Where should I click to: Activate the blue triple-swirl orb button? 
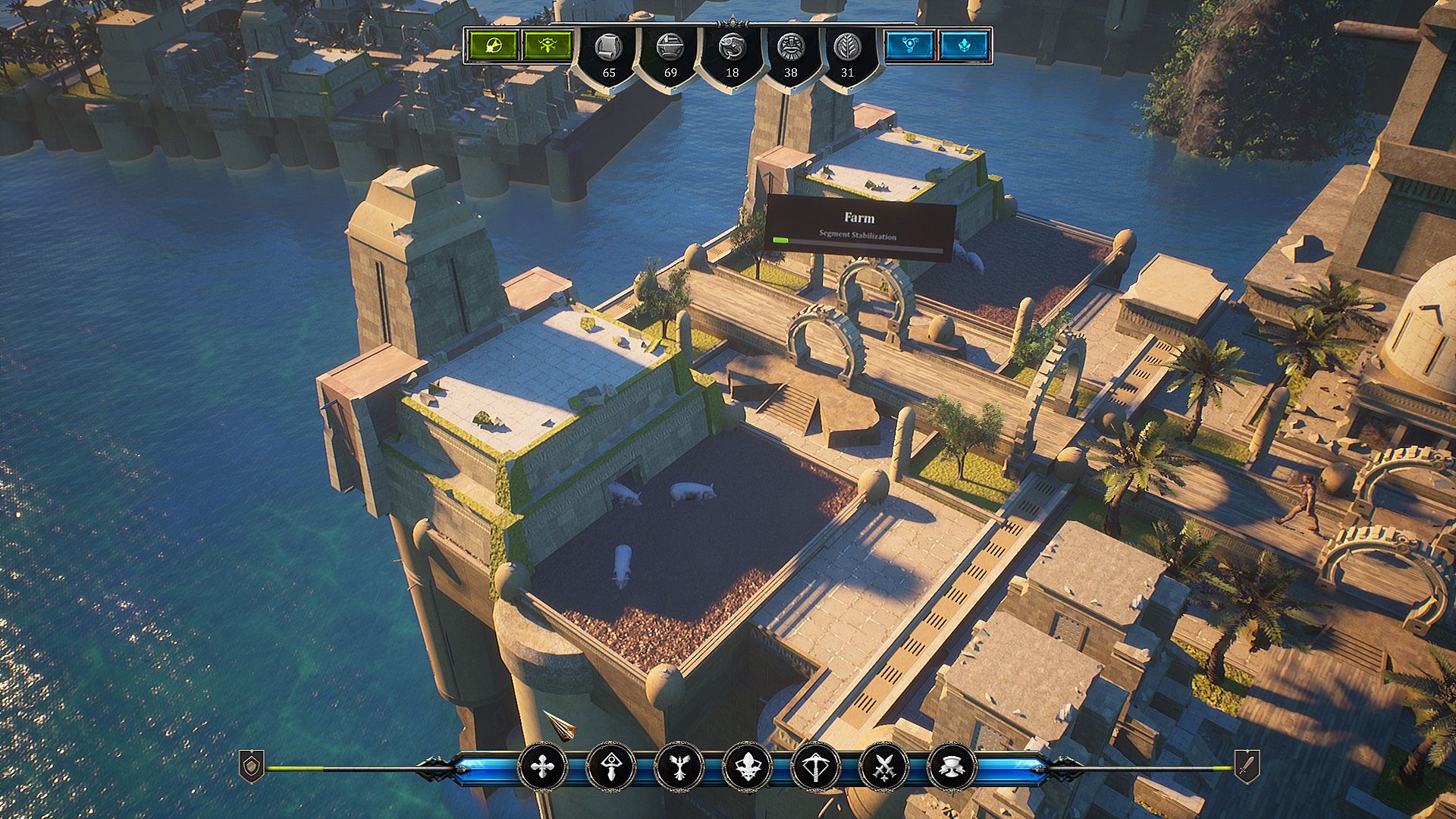tap(910, 45)
